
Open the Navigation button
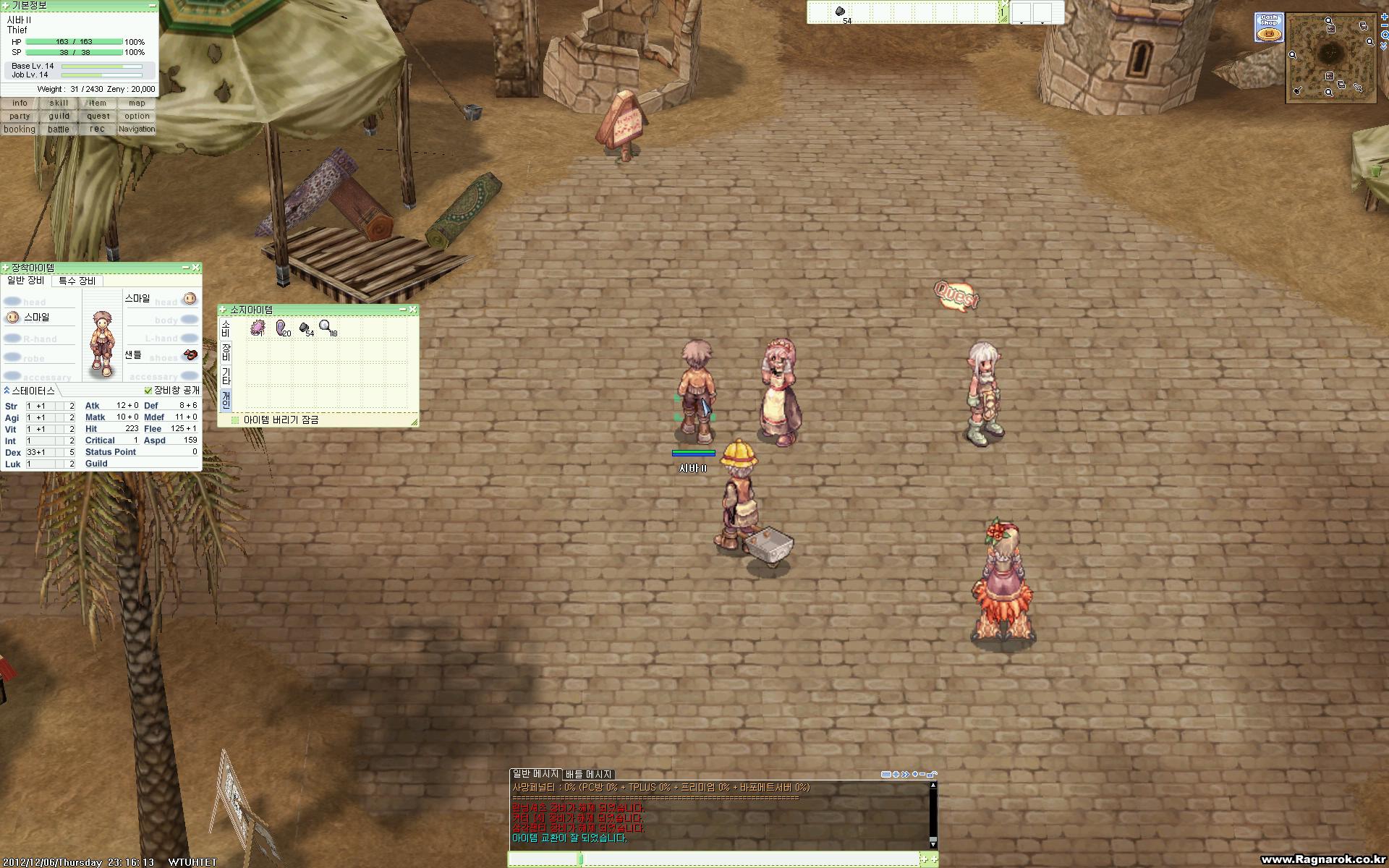137,129
